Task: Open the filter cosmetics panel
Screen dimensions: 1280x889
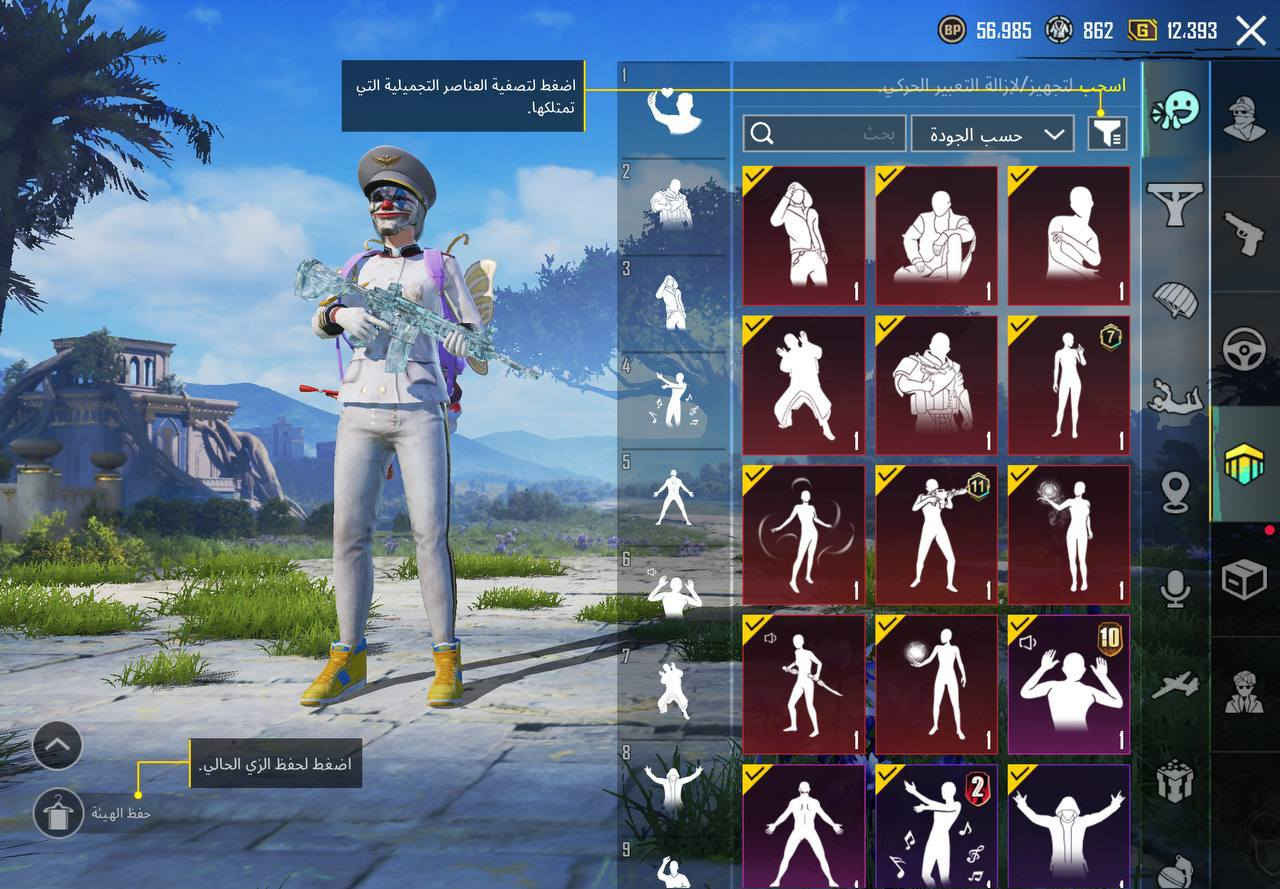Action: point(1106,133)
